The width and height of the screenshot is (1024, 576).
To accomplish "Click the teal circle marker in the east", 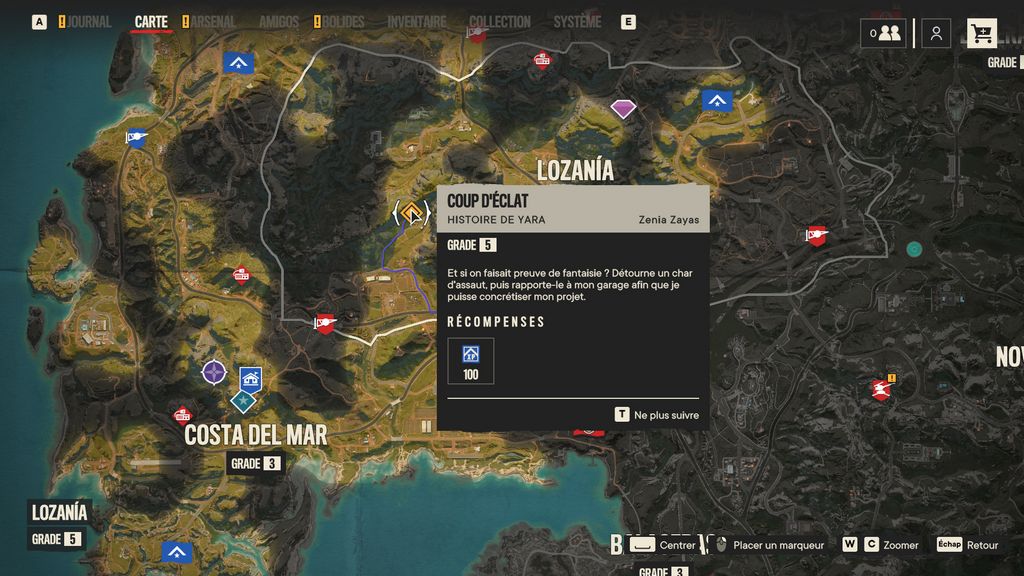I will pos(914,248).
